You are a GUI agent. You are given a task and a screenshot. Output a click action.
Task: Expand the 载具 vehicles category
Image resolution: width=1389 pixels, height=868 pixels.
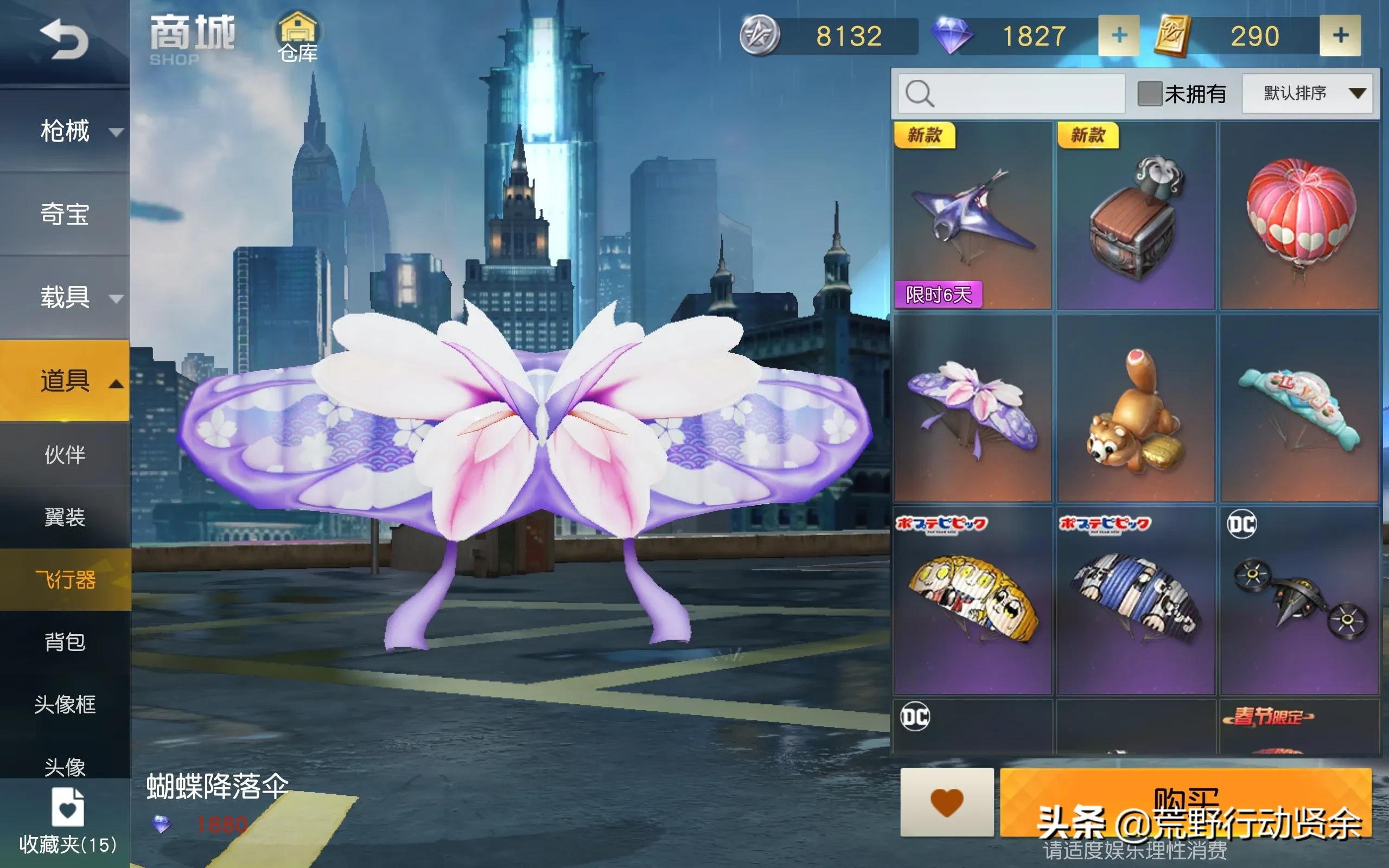(65, 298)
